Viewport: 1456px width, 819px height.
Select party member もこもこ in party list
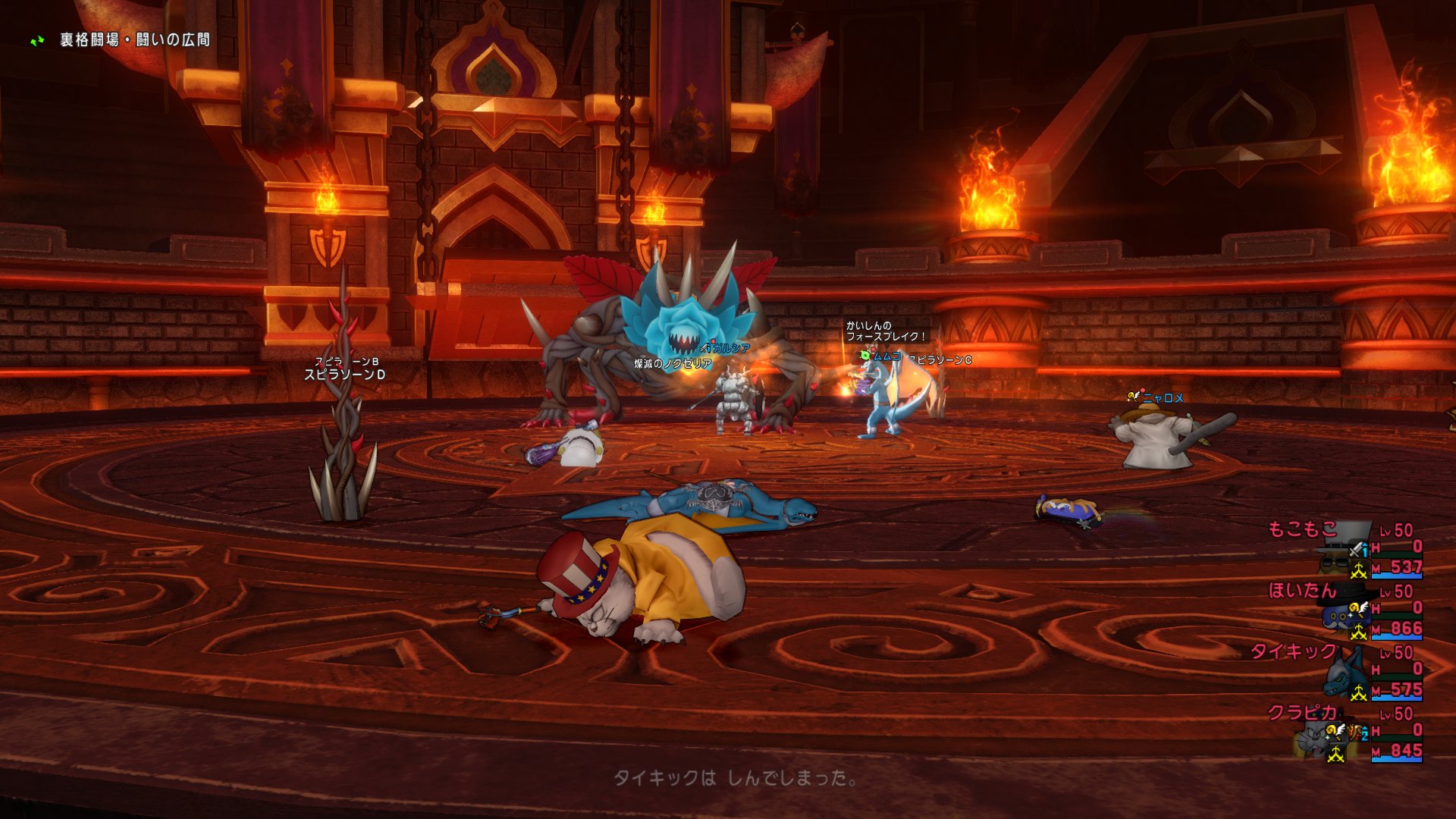tap(1302, 529)
